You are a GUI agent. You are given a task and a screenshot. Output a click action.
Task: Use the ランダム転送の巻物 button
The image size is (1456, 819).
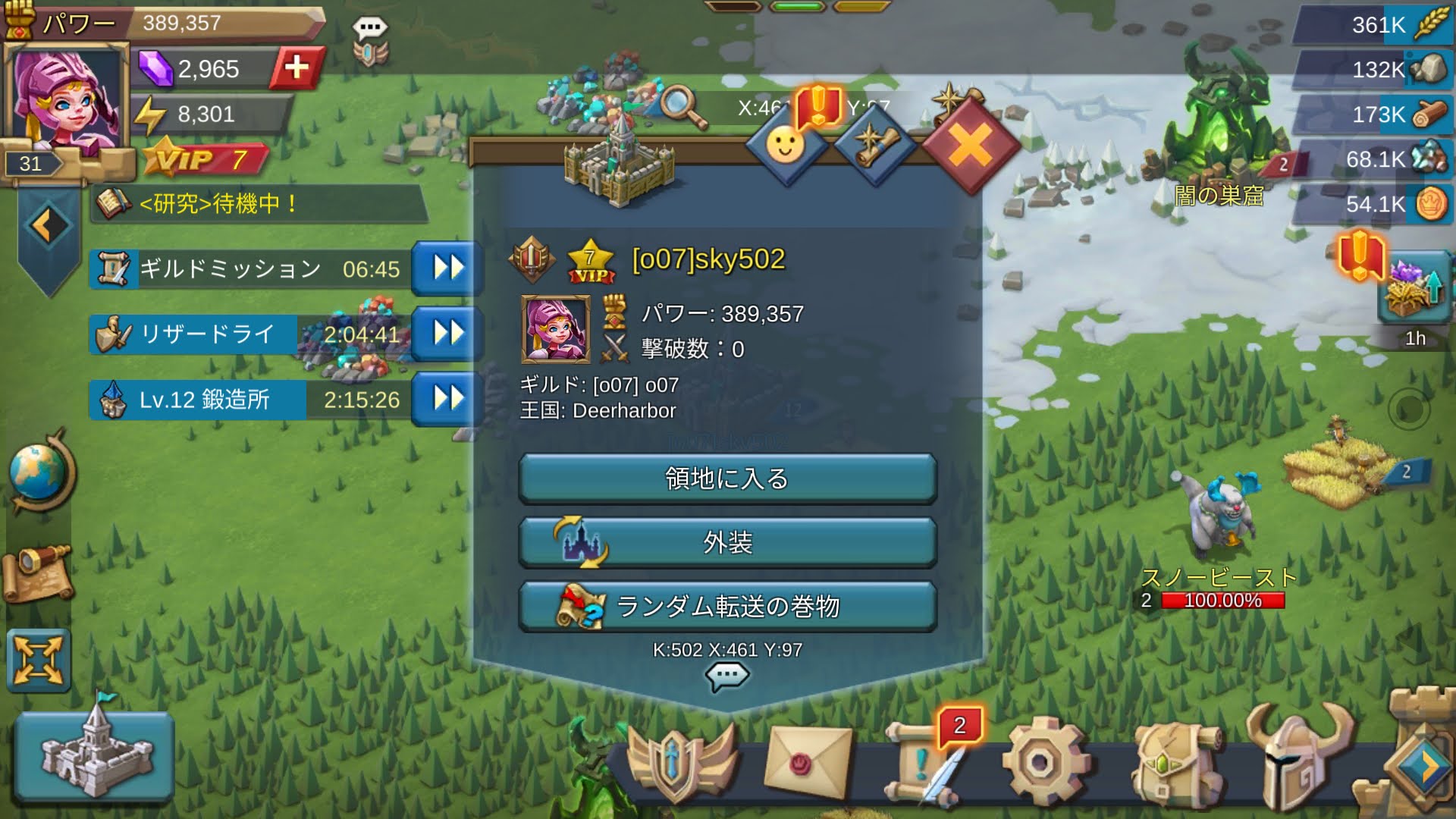pyautogui.click(x=727, y=607)
